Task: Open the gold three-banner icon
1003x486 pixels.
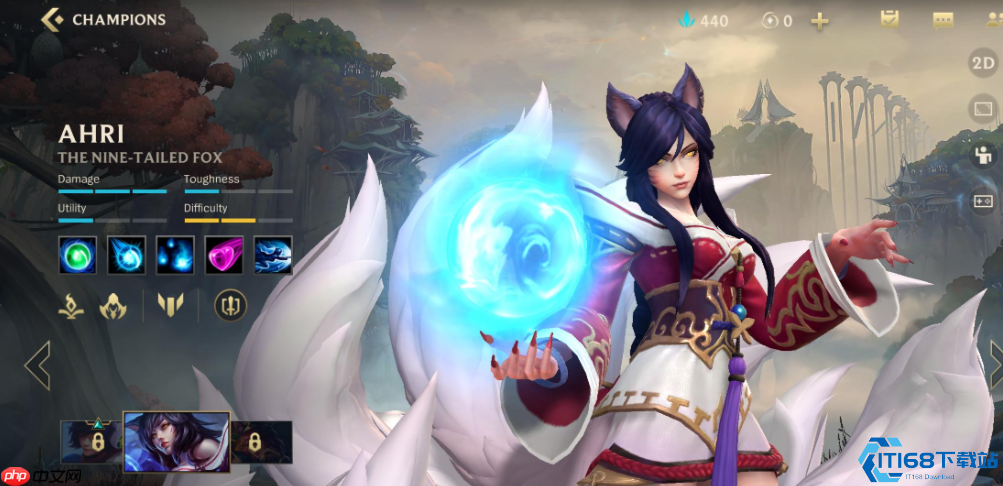Action: coord(171,305)
